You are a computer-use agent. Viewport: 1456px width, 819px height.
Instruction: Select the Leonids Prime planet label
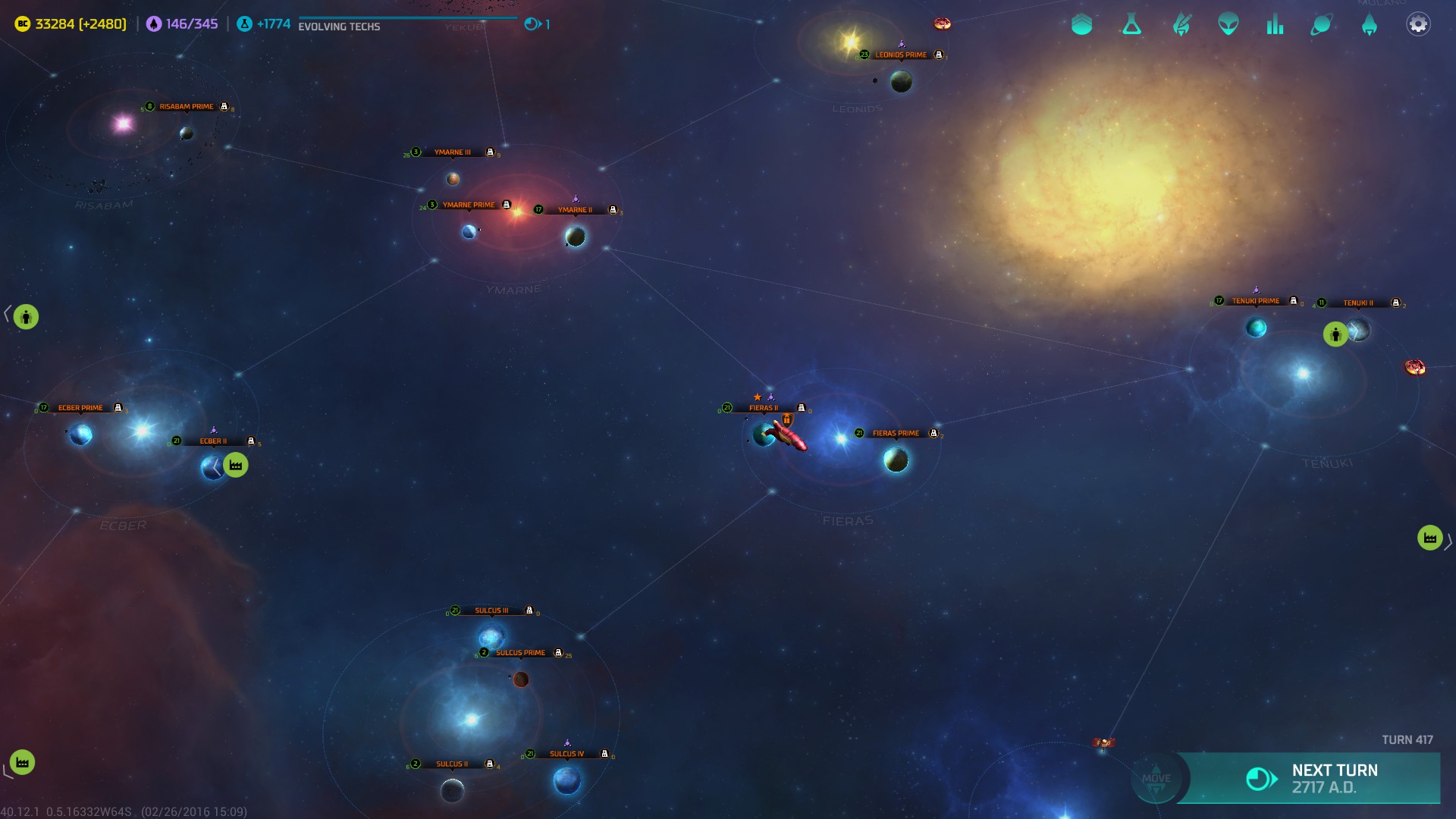[x=901, y=55]
